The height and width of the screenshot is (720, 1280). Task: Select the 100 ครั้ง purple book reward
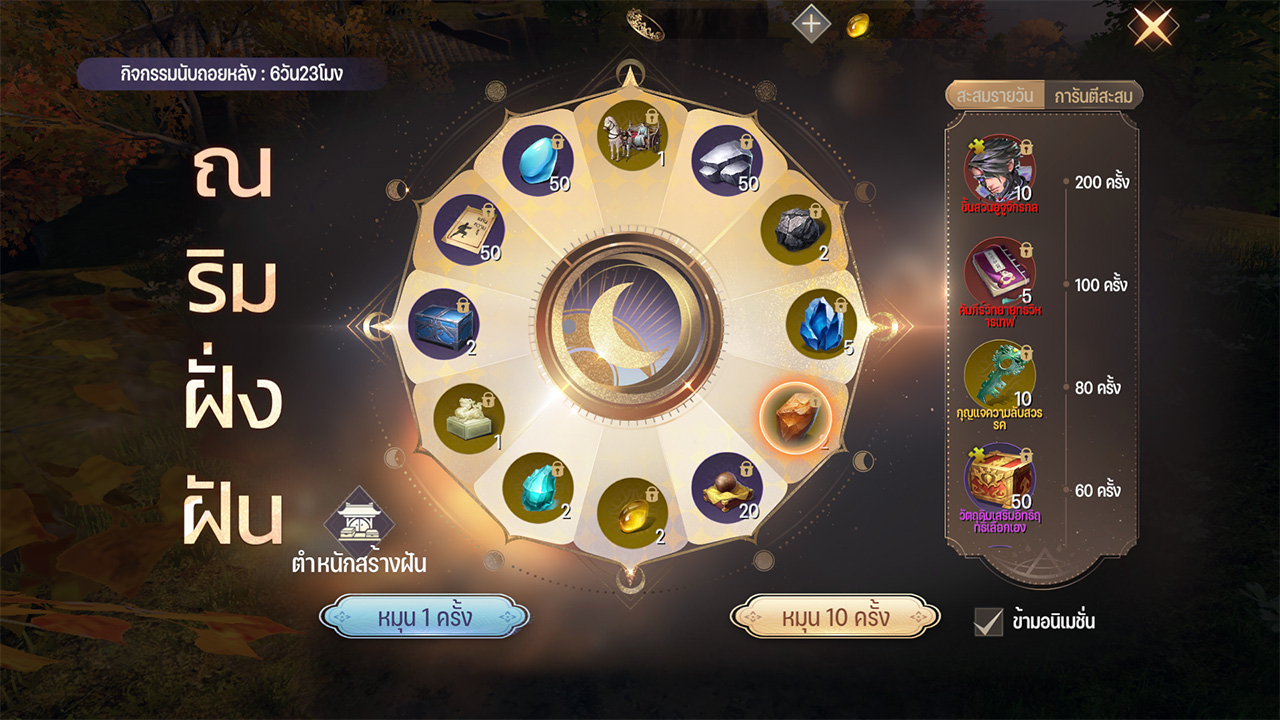click(x=999, y=274)
